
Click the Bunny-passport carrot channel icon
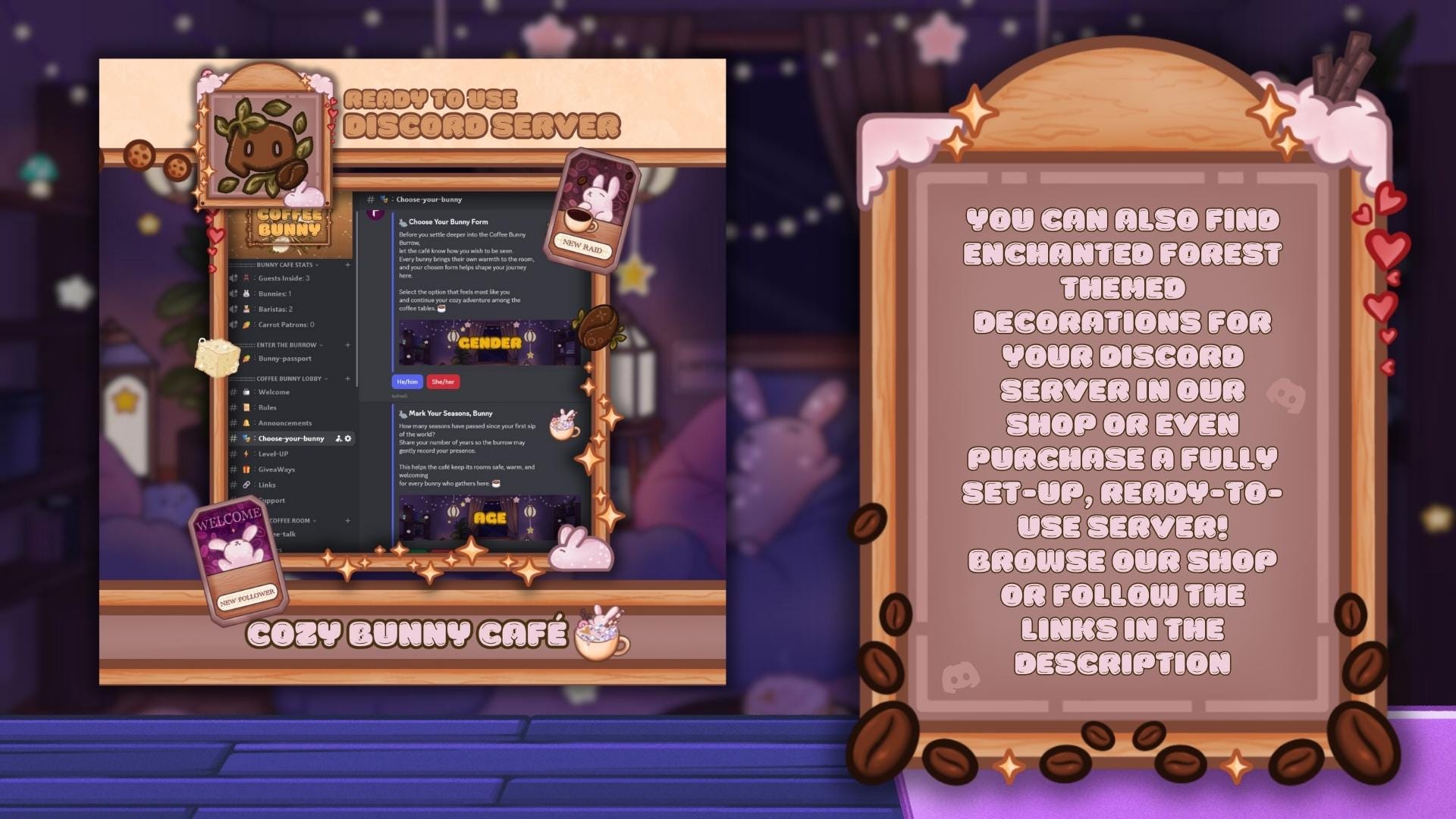click(x=247, y=358)
